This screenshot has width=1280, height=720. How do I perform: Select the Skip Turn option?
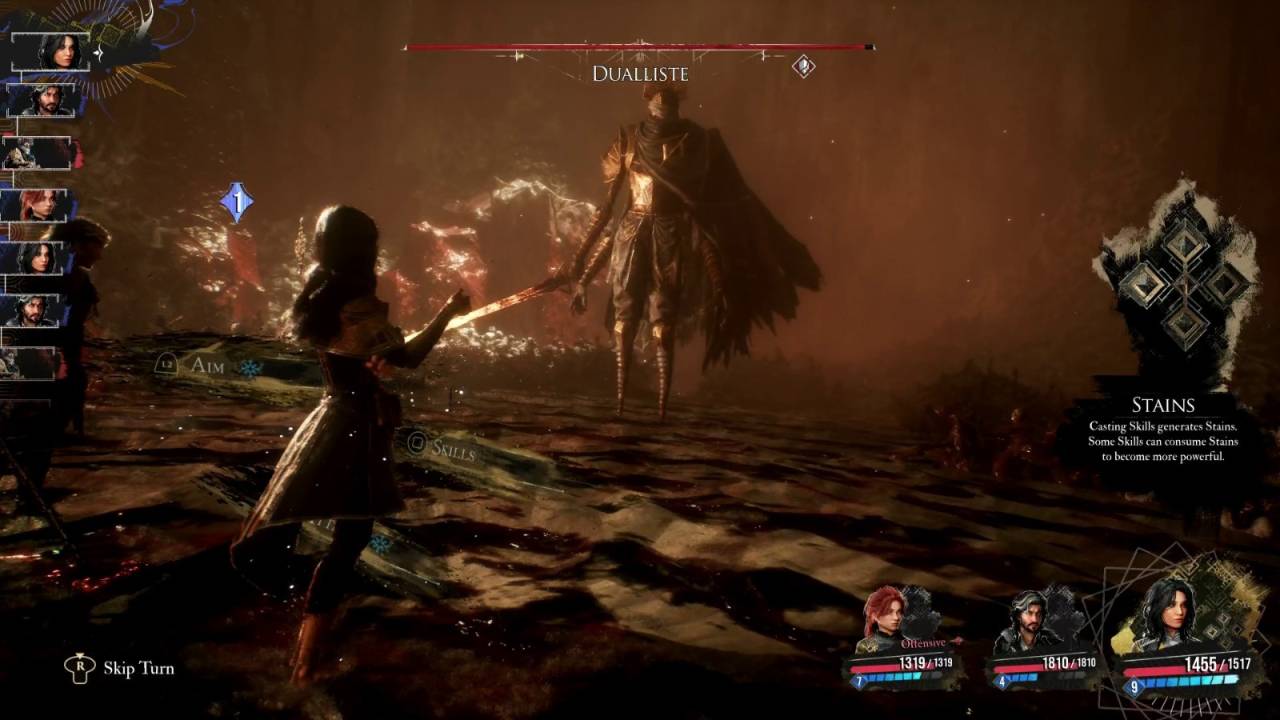138,668
